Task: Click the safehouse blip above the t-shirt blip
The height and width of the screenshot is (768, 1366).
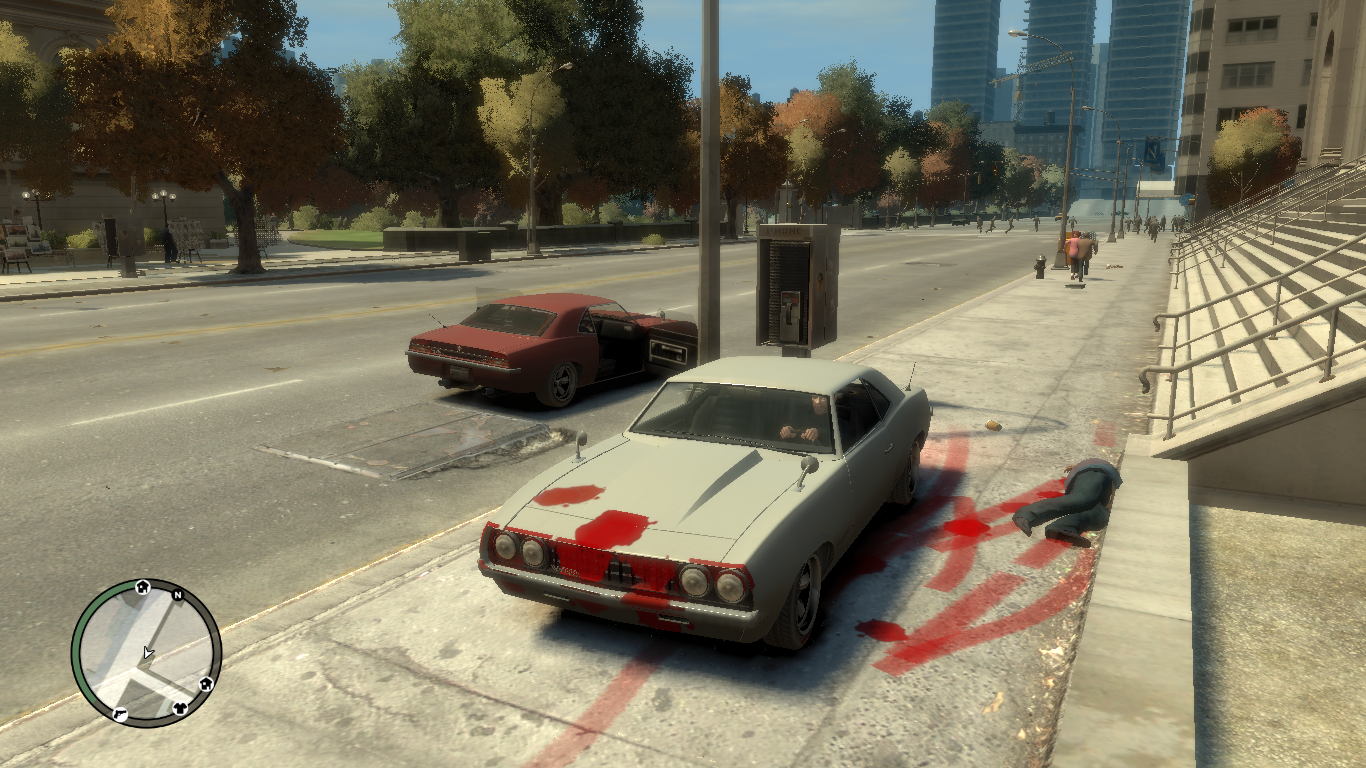Action: (206, 684)
